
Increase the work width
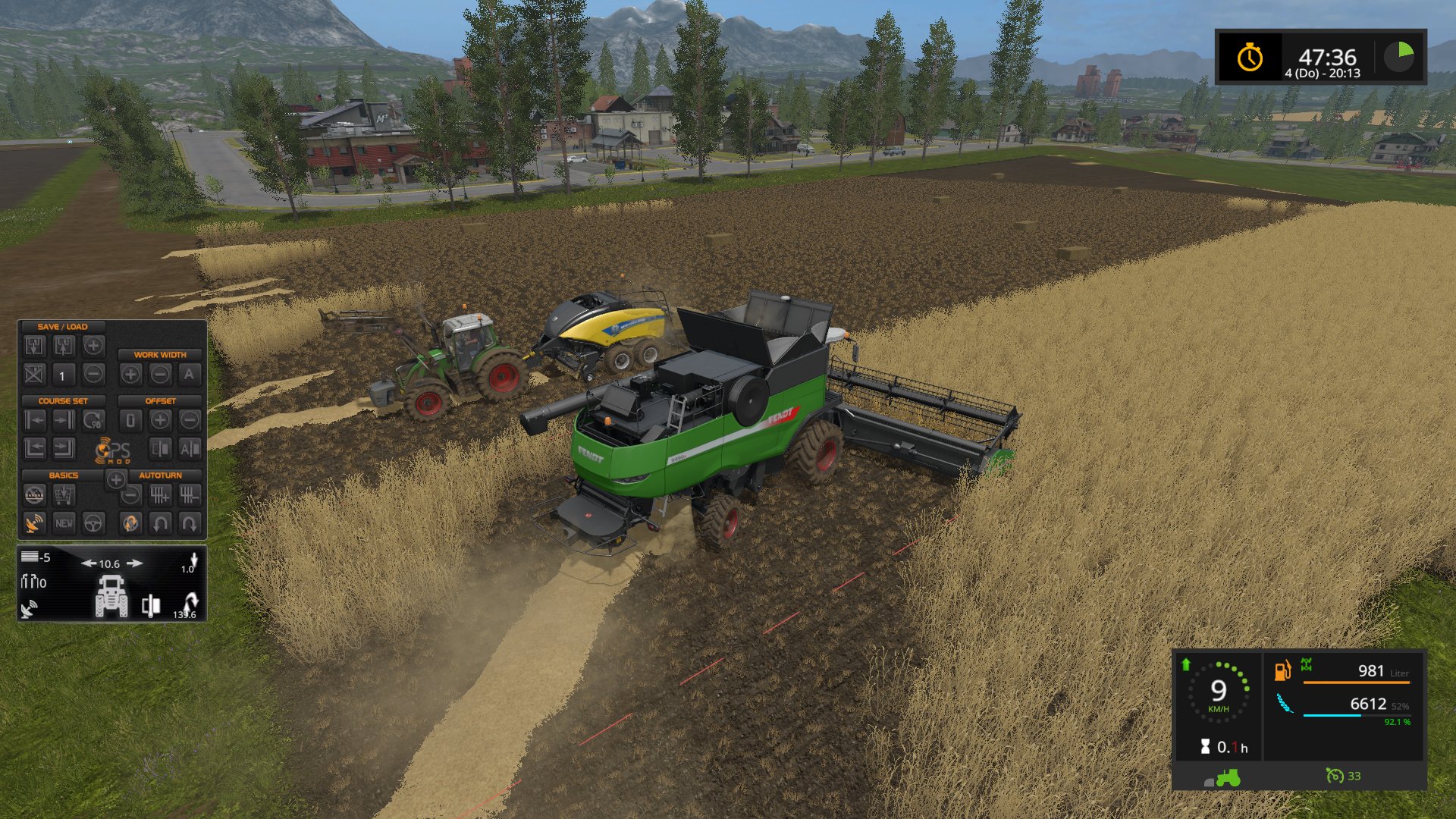(x=130, y=374)
